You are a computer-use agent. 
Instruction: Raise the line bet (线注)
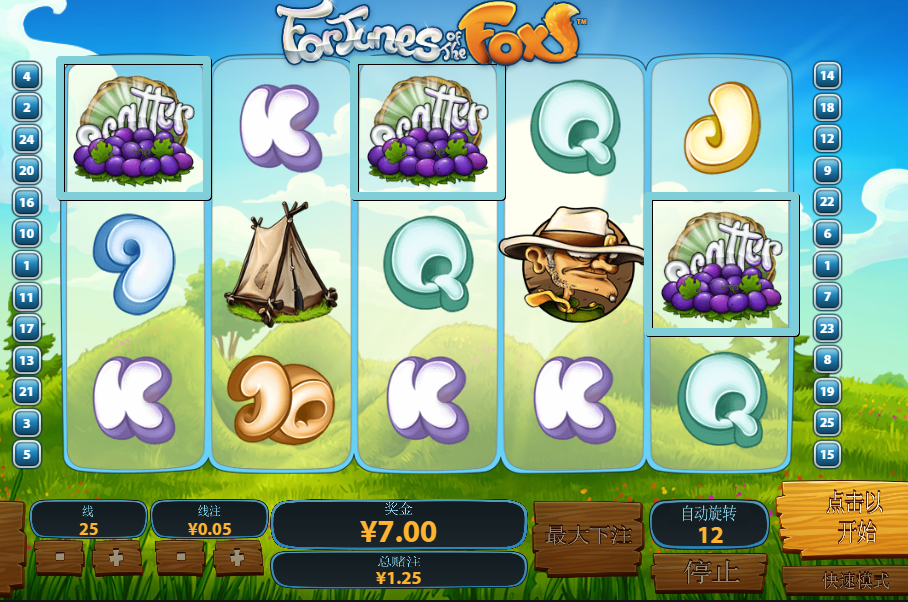tap(237, 556)
